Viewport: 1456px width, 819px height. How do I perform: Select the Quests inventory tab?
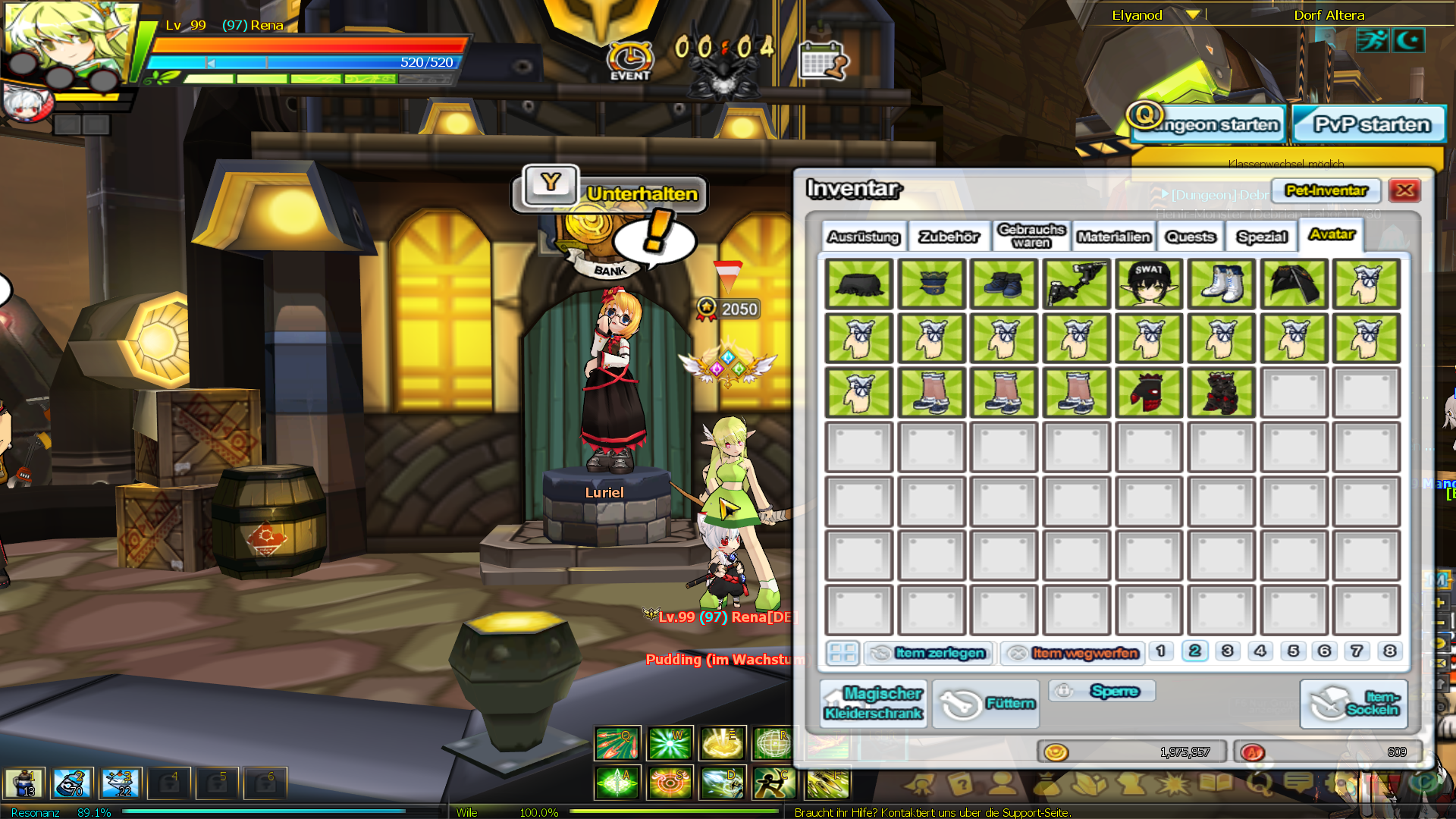click(1190, 237)
